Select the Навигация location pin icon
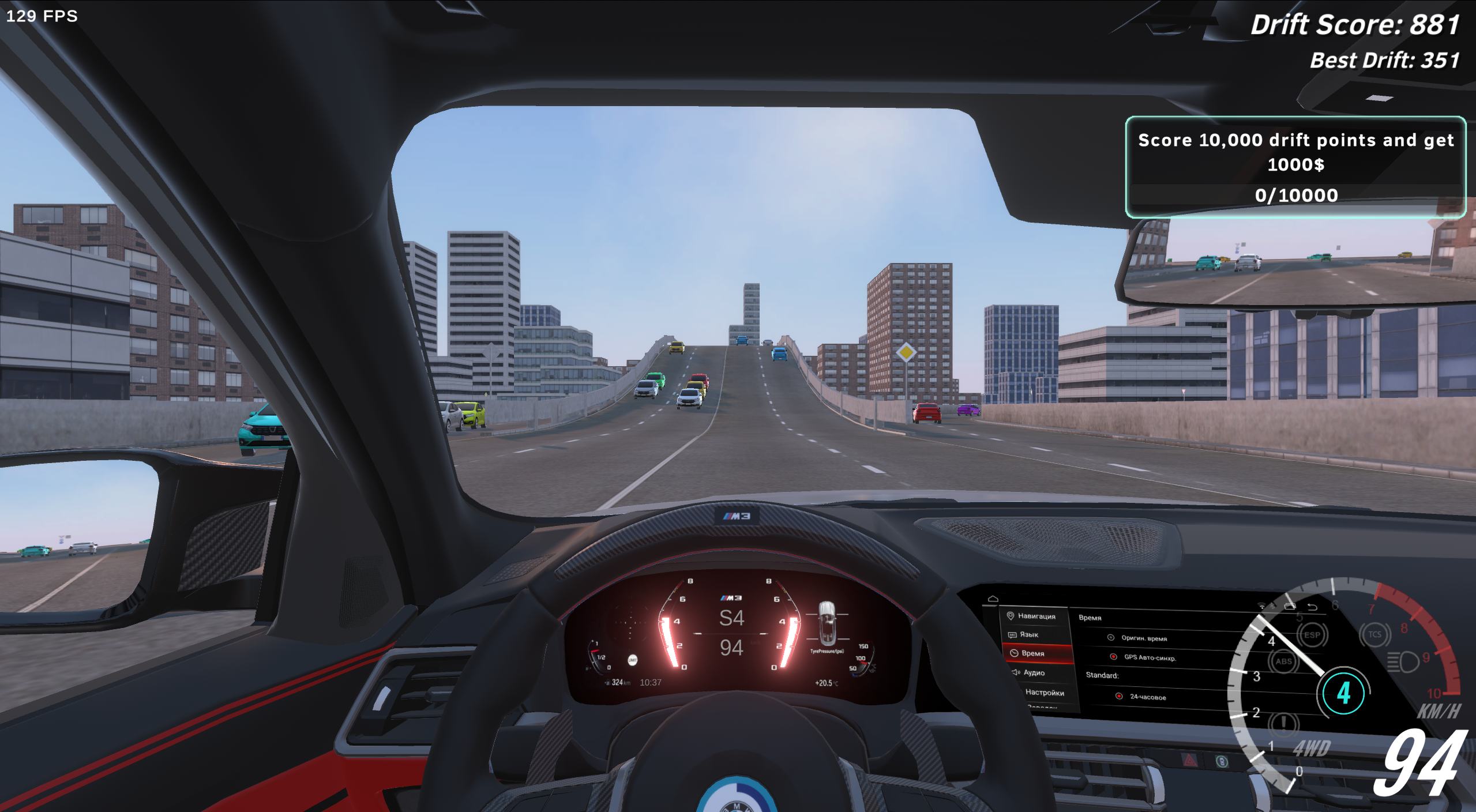1476x812 pixels. (x=1011, y=616)
